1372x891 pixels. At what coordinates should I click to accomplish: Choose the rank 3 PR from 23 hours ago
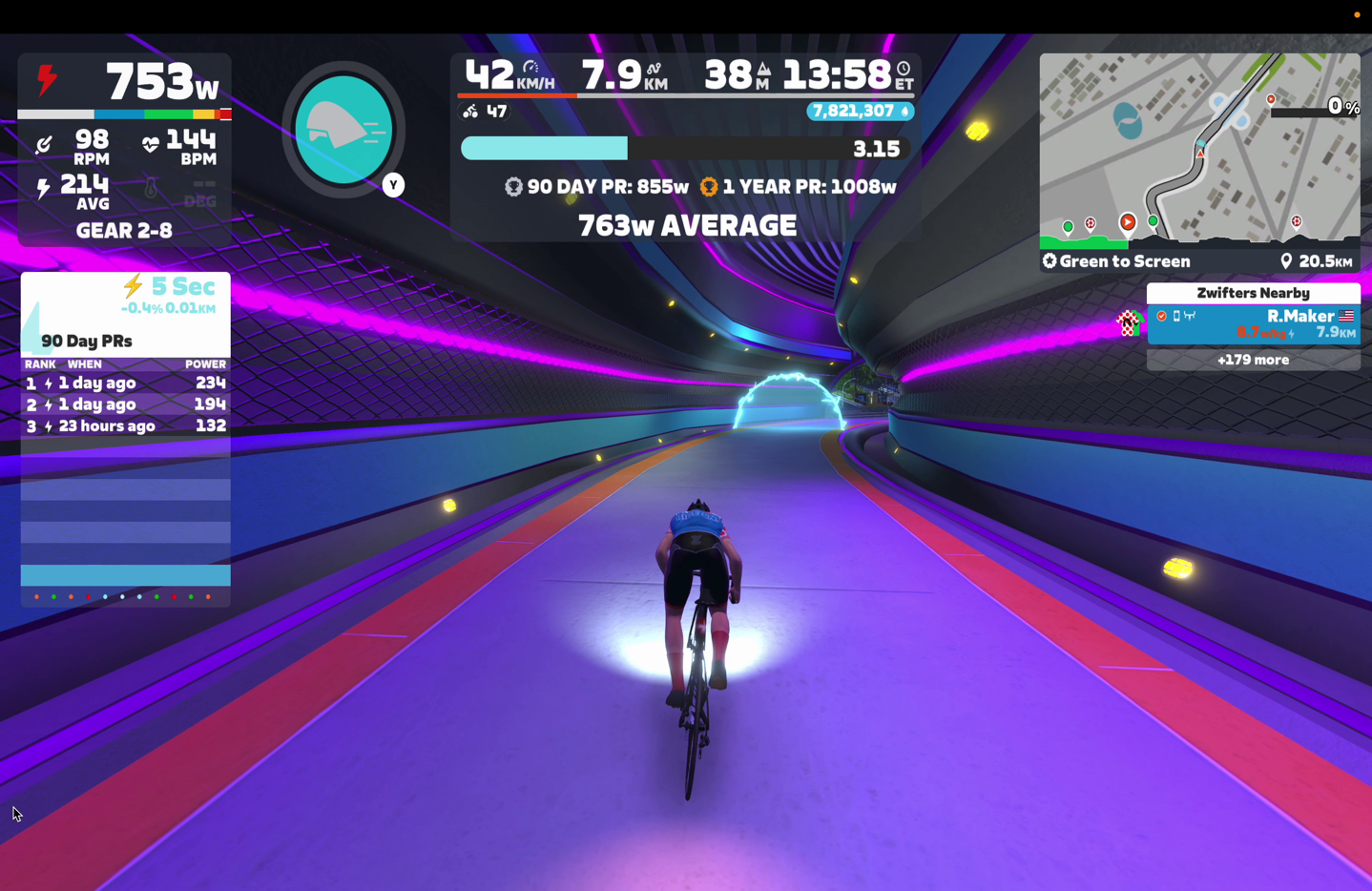point(125,425)
